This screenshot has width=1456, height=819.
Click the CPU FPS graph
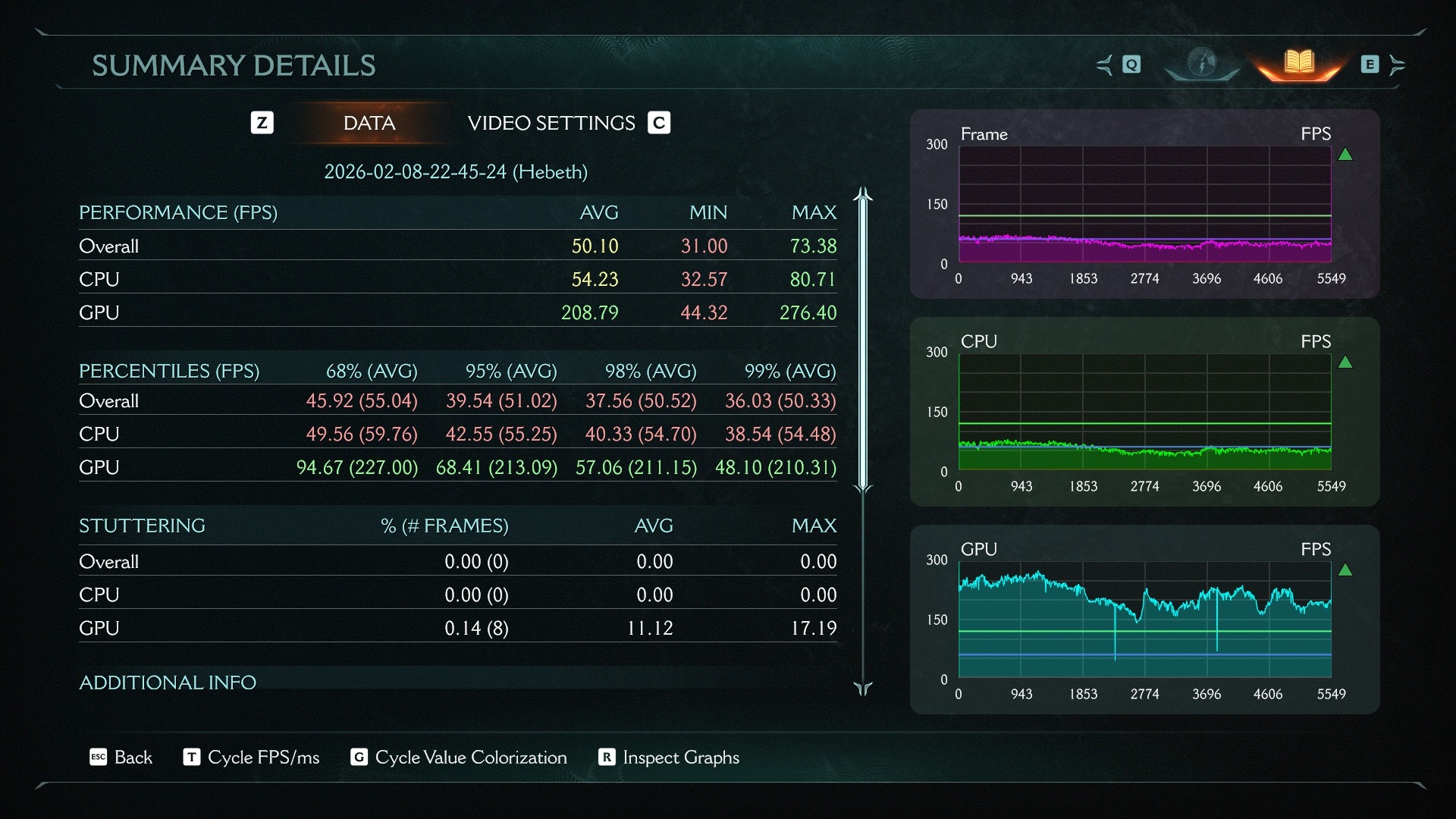(1144, 413)
